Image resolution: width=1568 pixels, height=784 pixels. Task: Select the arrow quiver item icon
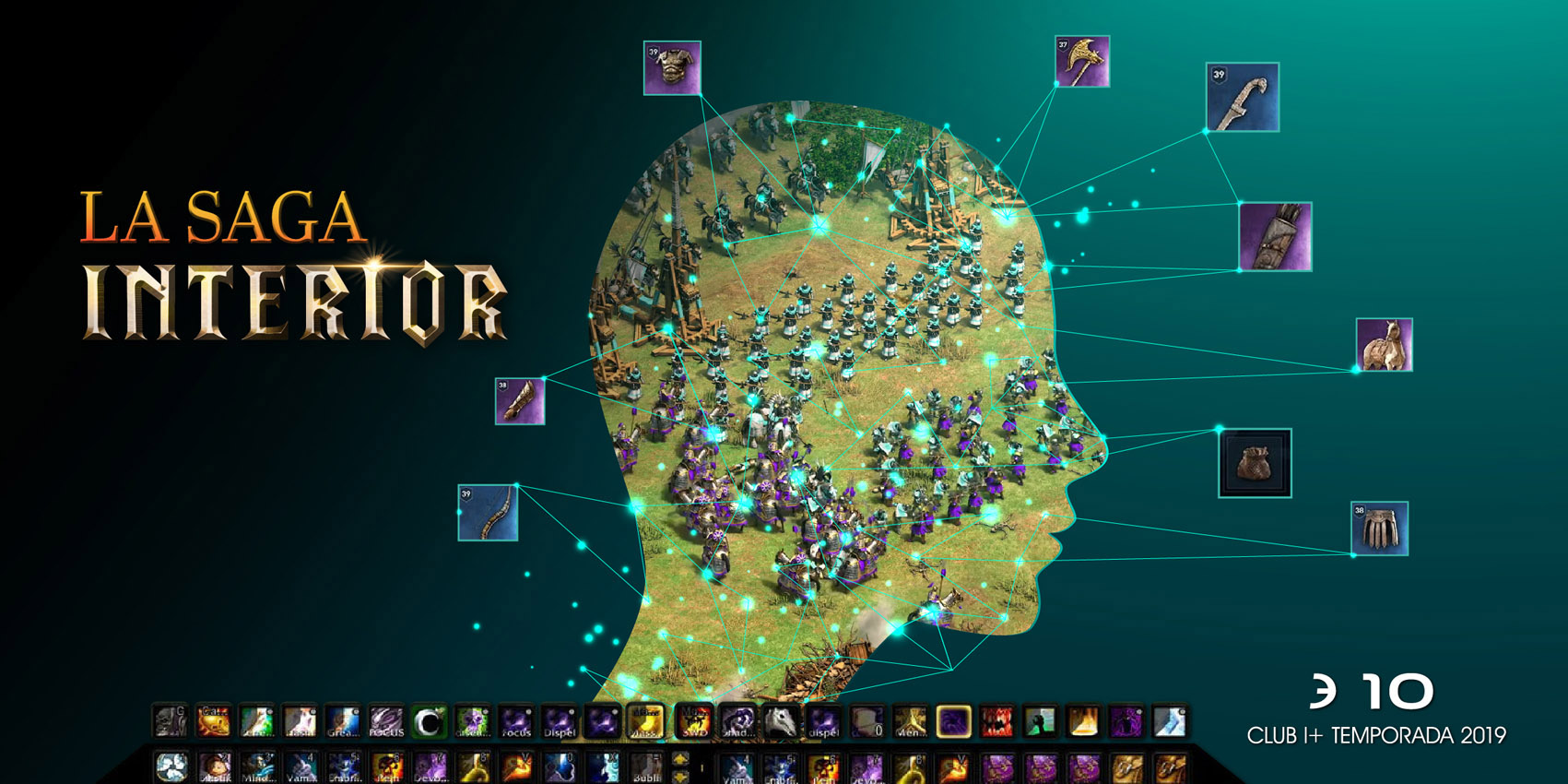point(1275,237)
